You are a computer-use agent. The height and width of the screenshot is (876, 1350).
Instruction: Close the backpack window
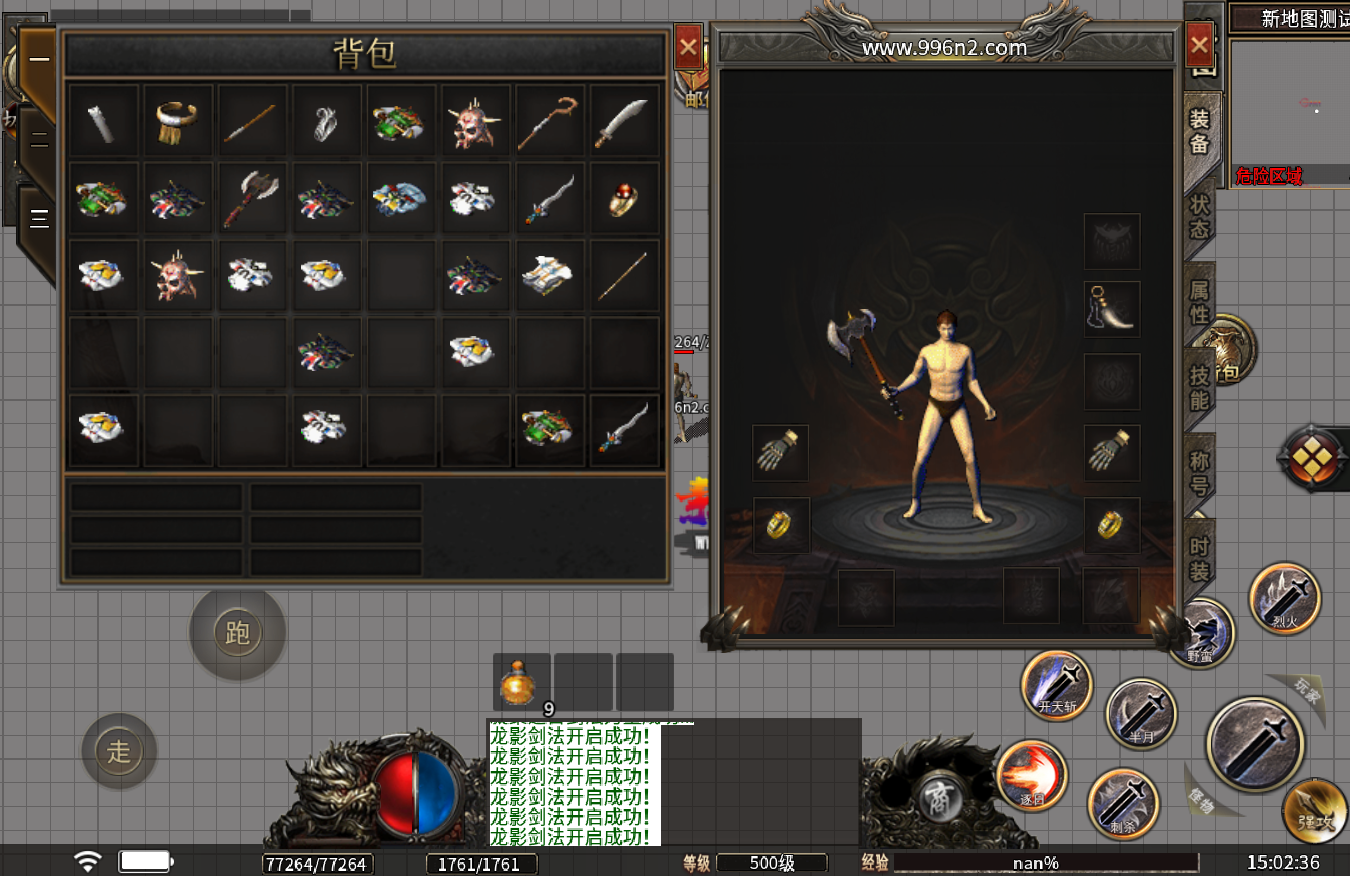click(x=688, y=46)
